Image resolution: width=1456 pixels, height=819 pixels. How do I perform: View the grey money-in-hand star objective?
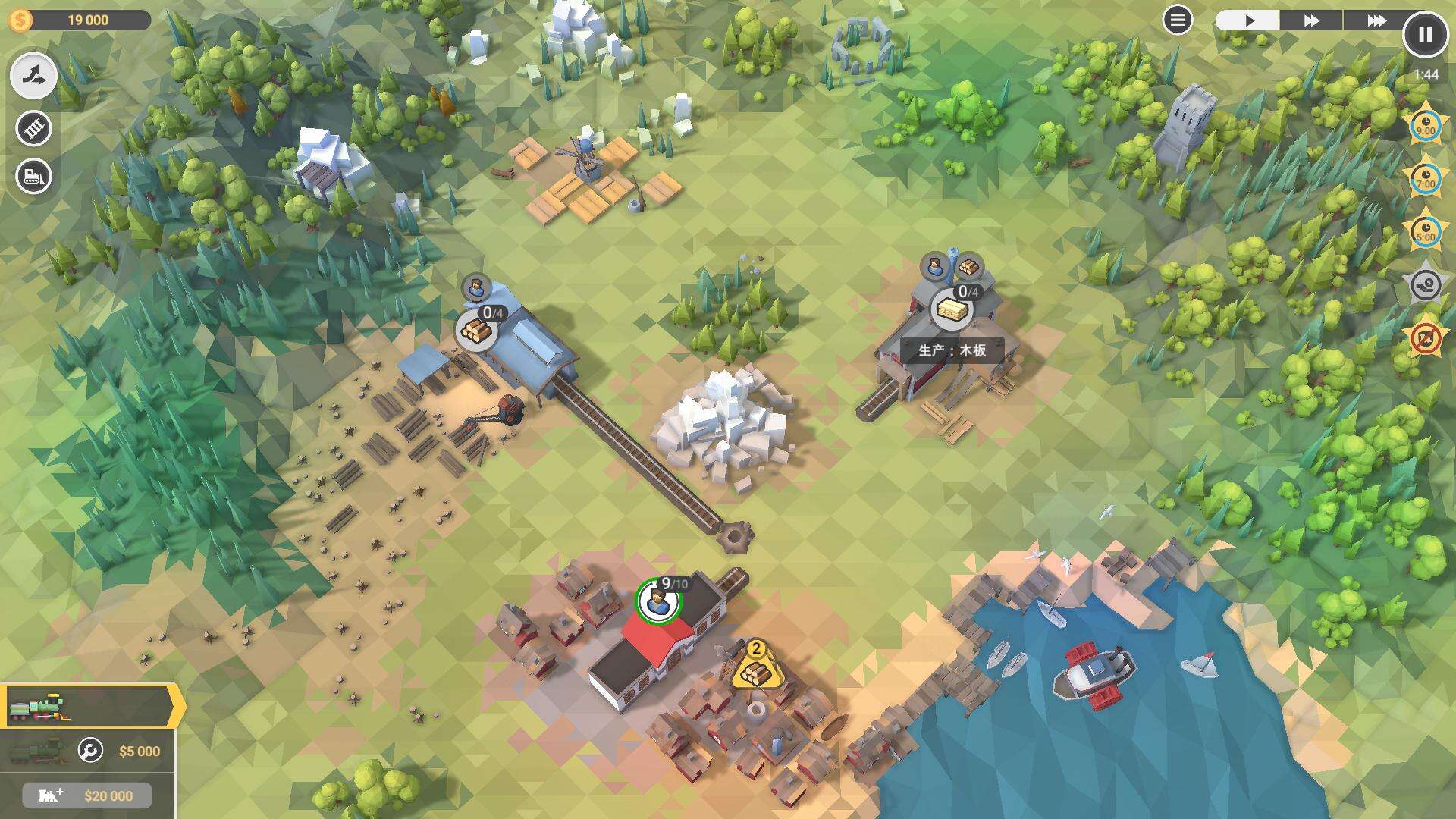[x=1426, y=285]
